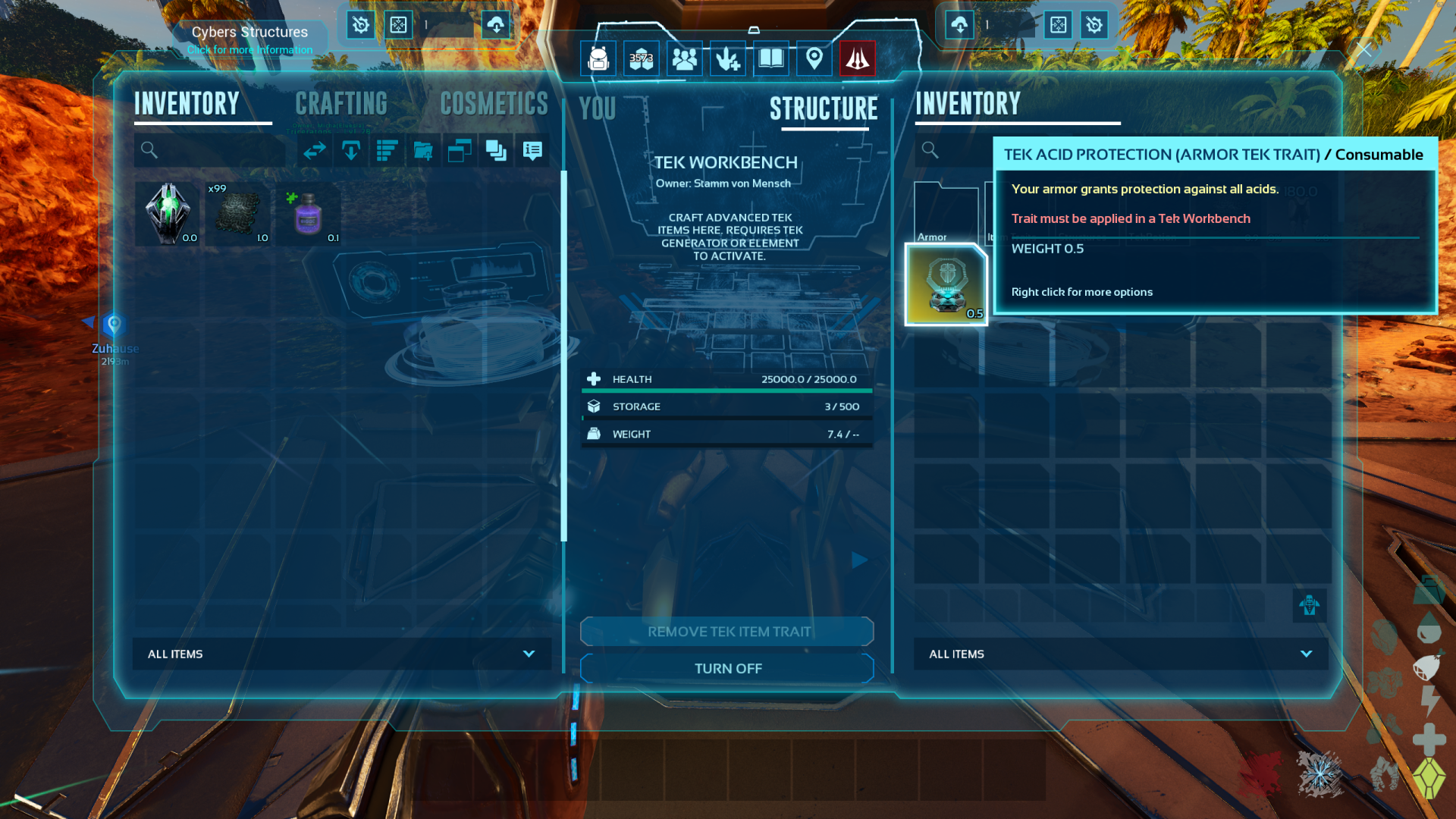Open the backpack inventory menu icon
Image resolution: width=1456 pixels, height=819 pixels.
click(598, 58)
